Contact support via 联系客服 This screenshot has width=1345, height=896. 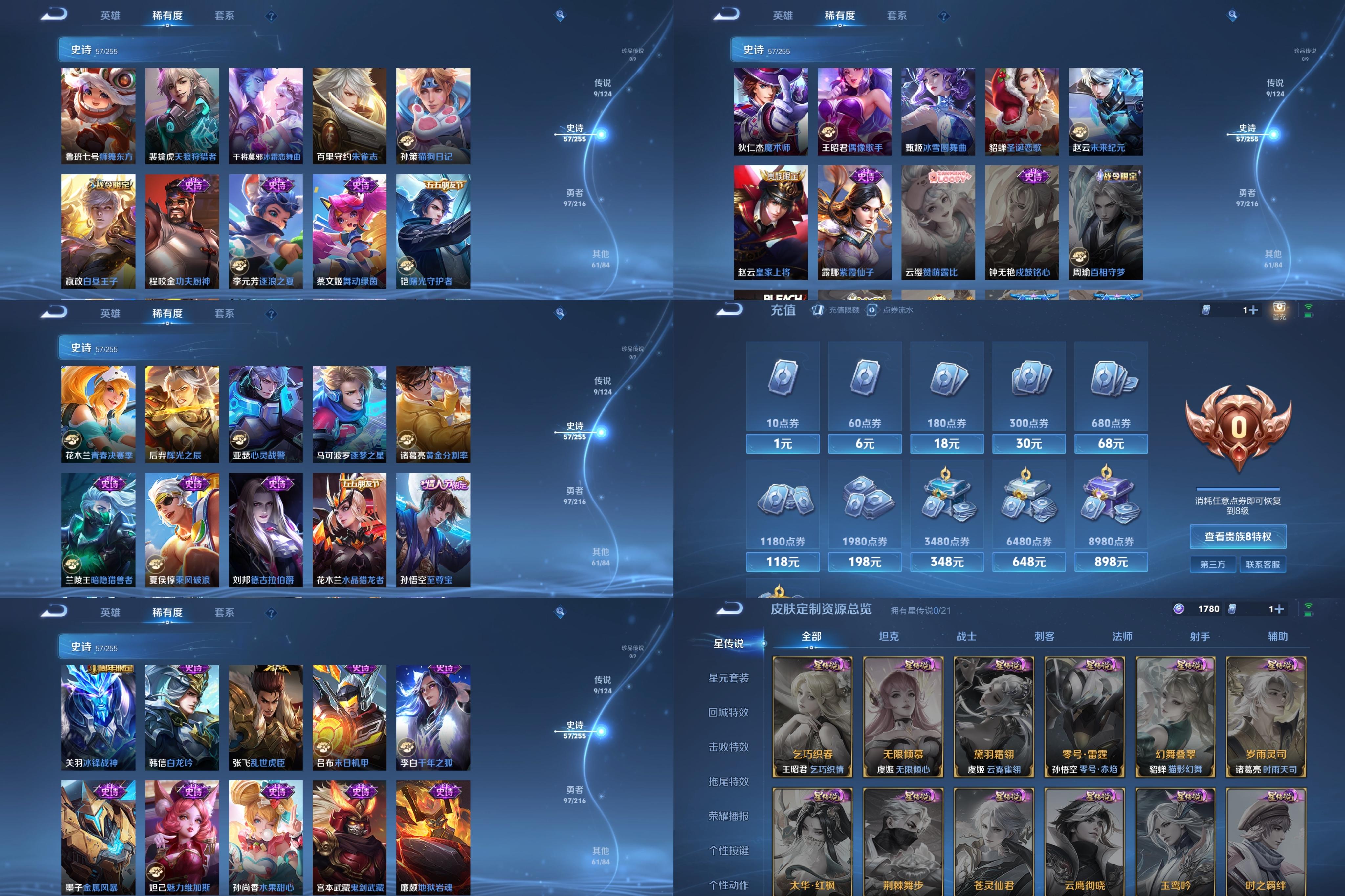[1262, 565]
